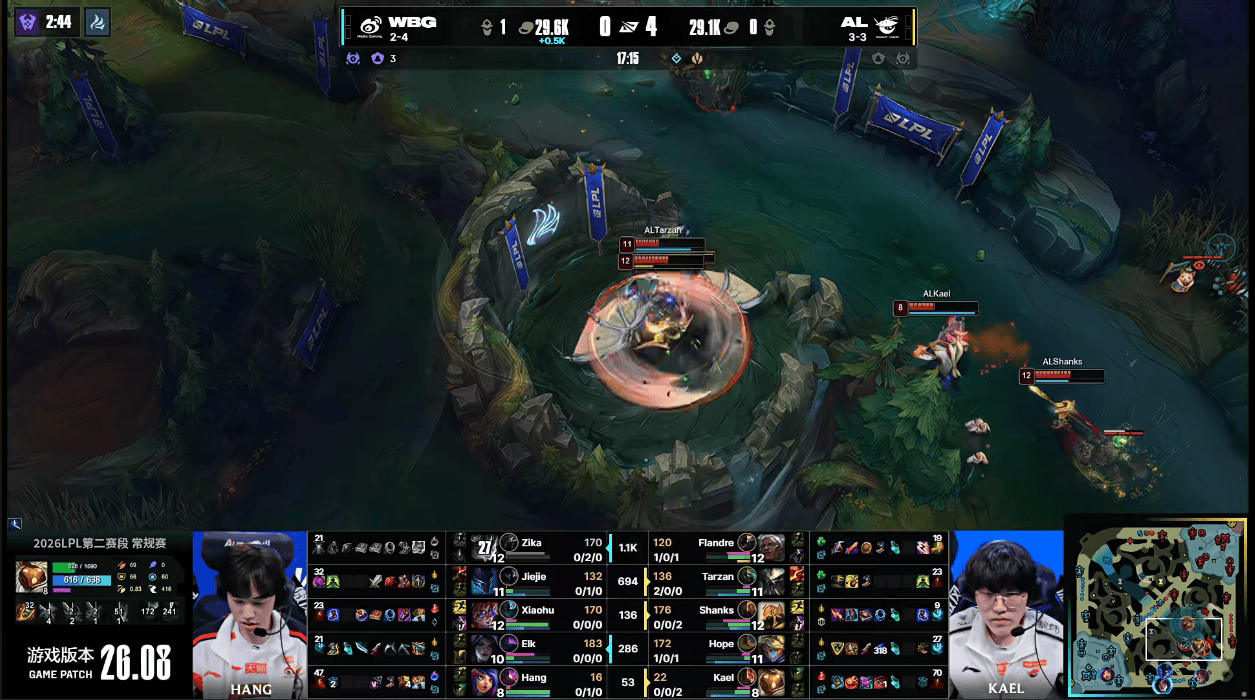1255x700 pixels.
Task: Click the crossed swords icon between kill scores
Action: (x=627, y=27)
